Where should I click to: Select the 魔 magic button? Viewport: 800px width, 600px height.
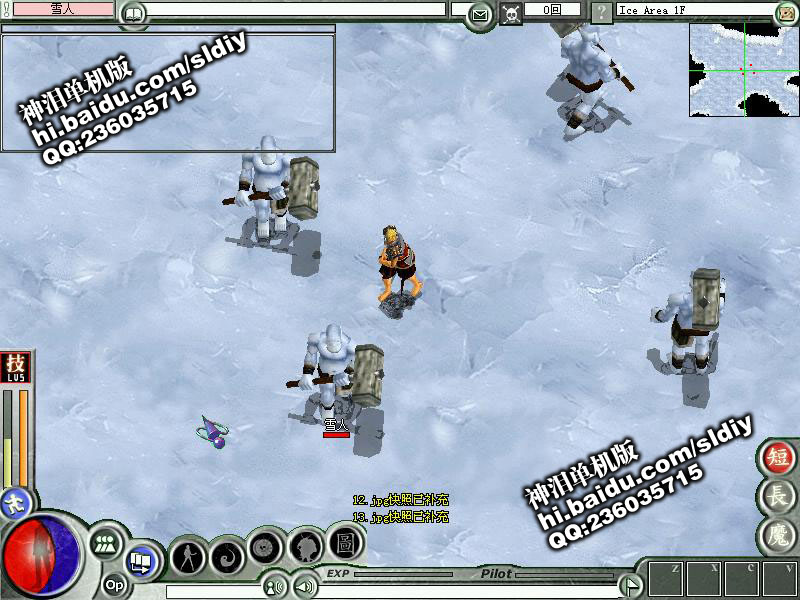(775, 534)
